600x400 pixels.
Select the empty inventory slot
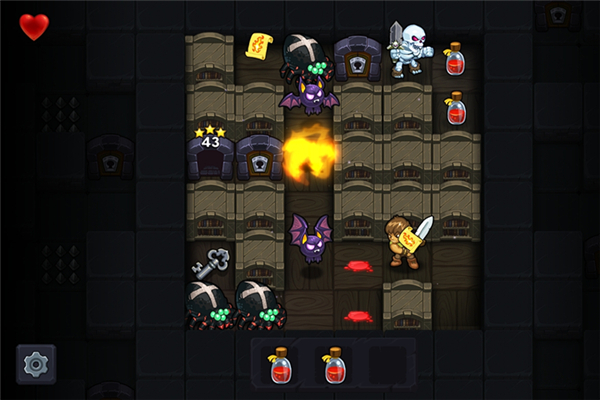(387, 365)
